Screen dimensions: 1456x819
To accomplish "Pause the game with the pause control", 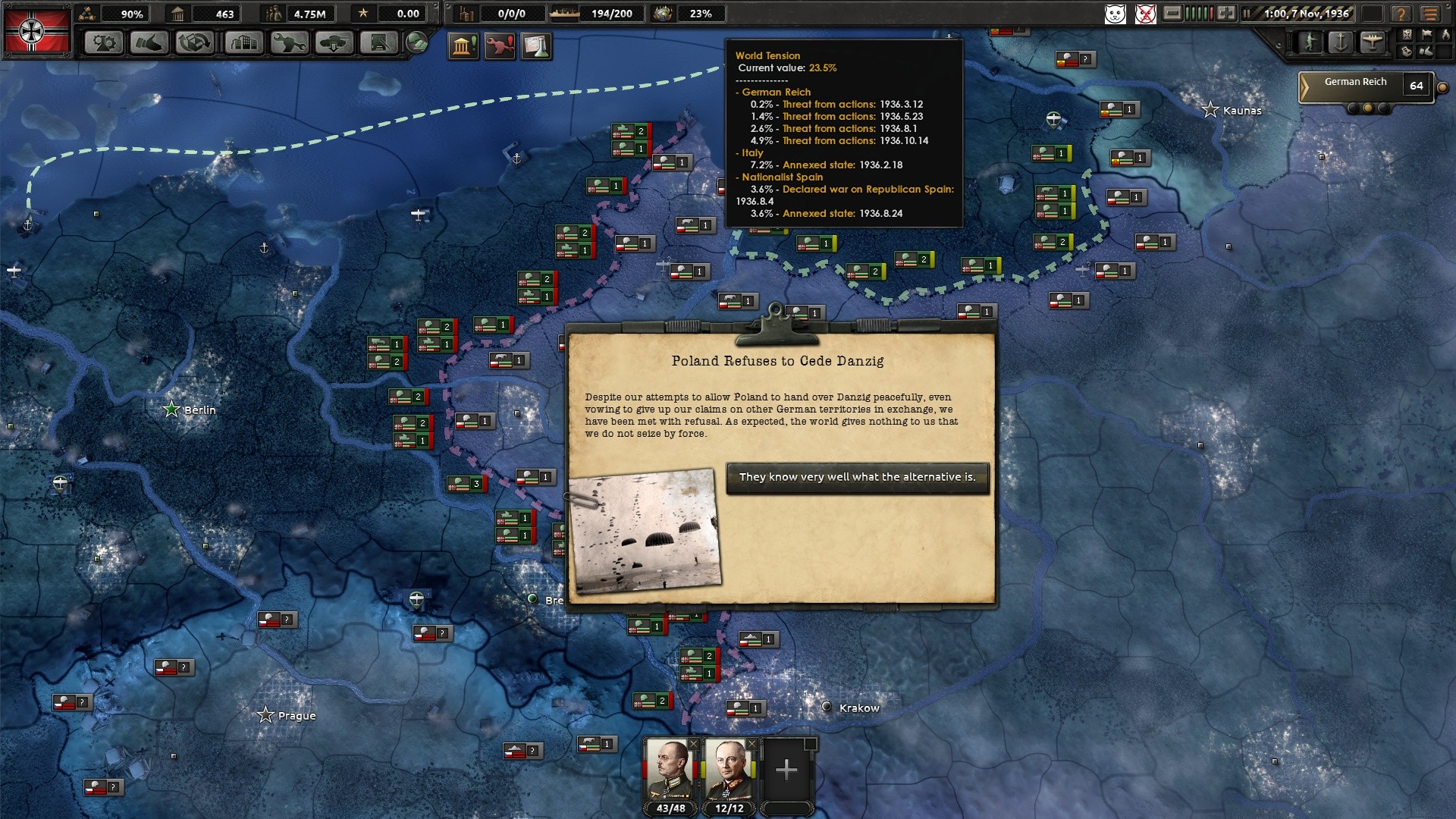I will (1247, 13).
